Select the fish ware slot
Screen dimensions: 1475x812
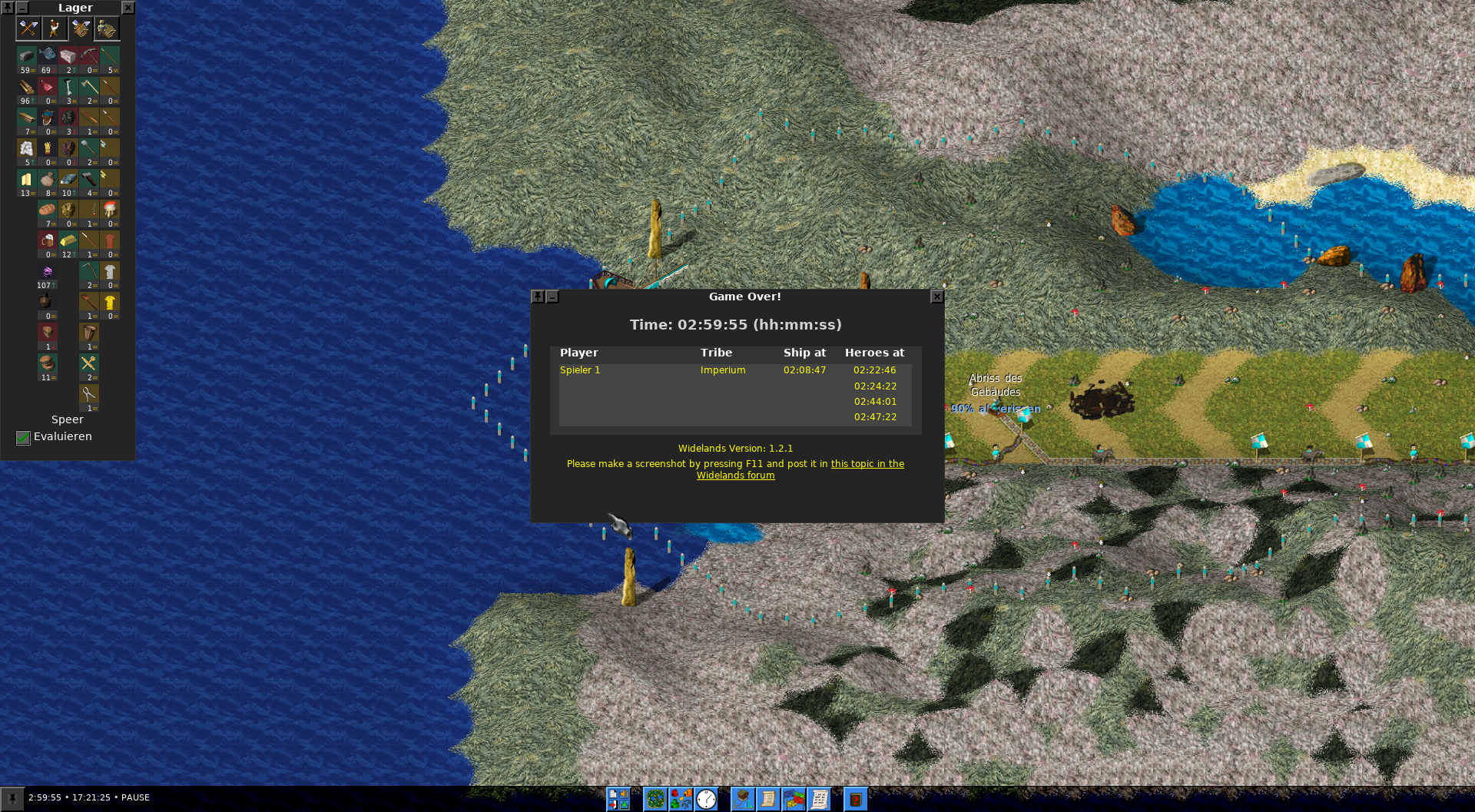pos(48,56)
